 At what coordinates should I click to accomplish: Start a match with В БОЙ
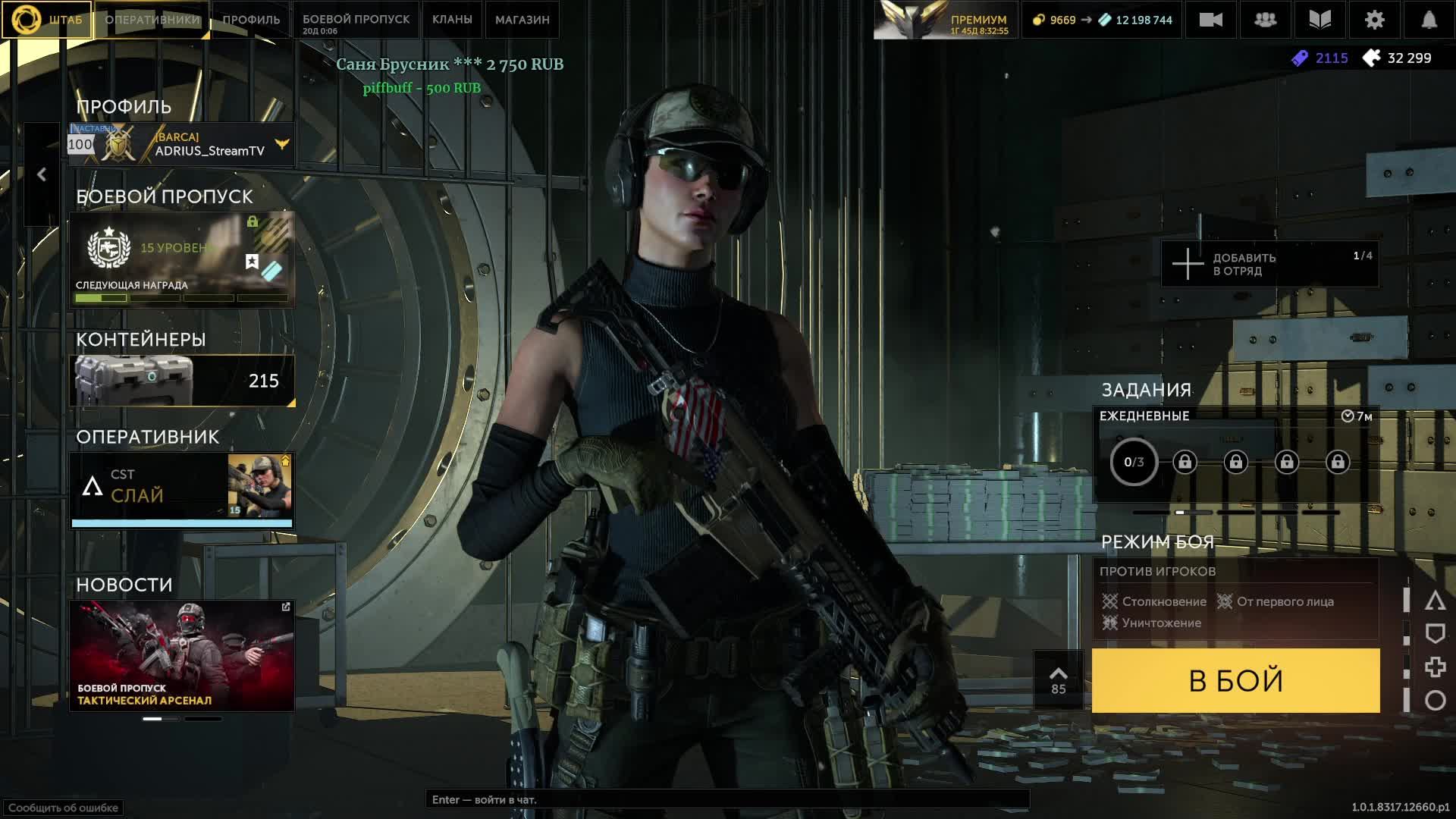pos(1235,680)
